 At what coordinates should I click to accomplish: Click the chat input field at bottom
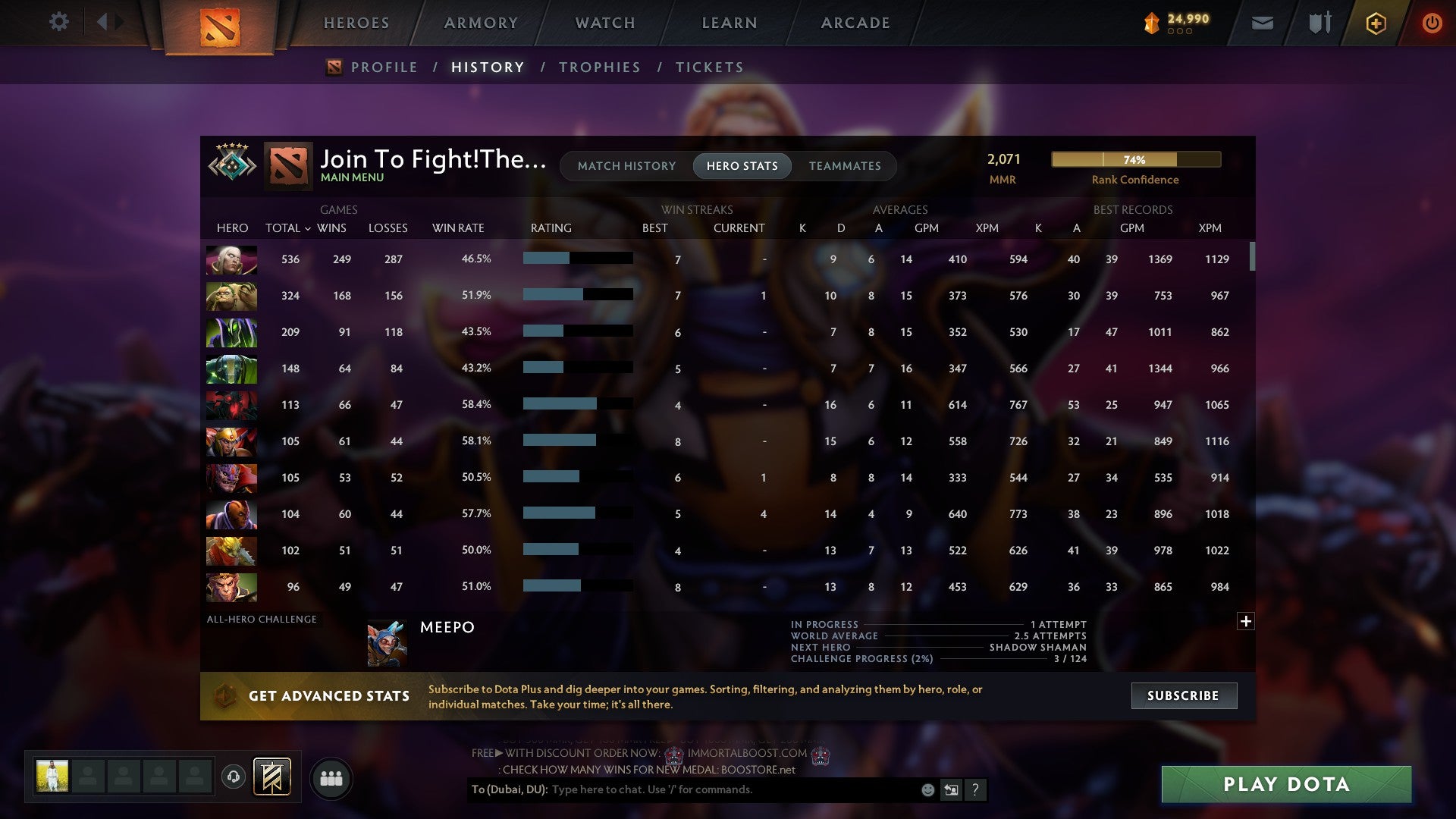682,789
